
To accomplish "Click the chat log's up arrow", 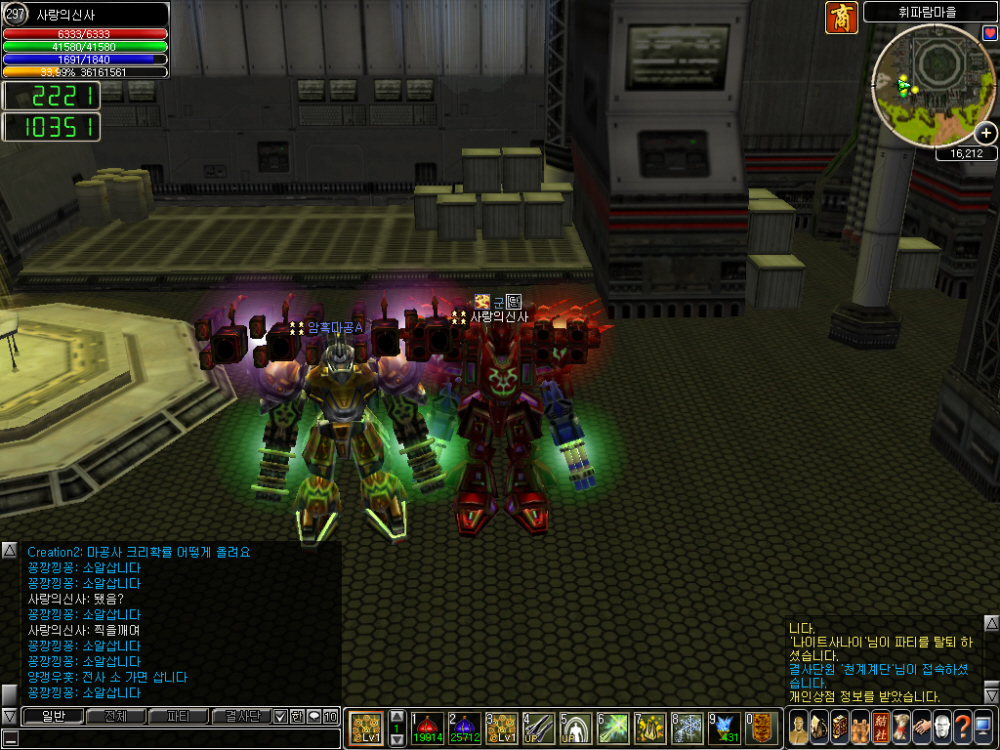I will click(x=9, y=550).
